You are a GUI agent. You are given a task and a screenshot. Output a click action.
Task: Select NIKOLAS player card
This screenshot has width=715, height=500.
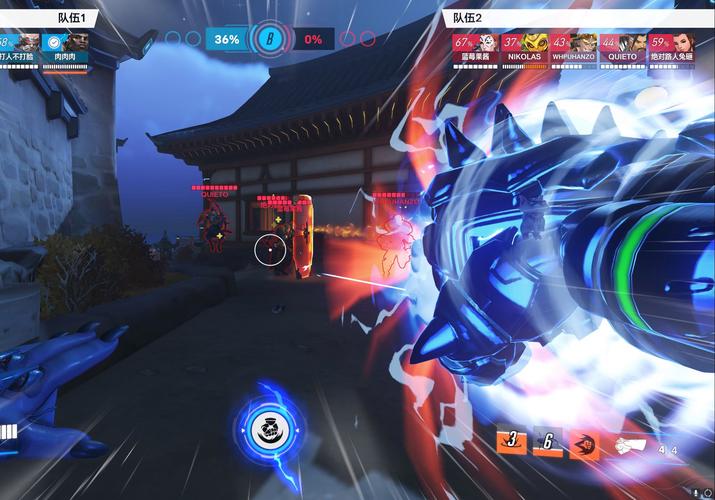tap(523, 48)
